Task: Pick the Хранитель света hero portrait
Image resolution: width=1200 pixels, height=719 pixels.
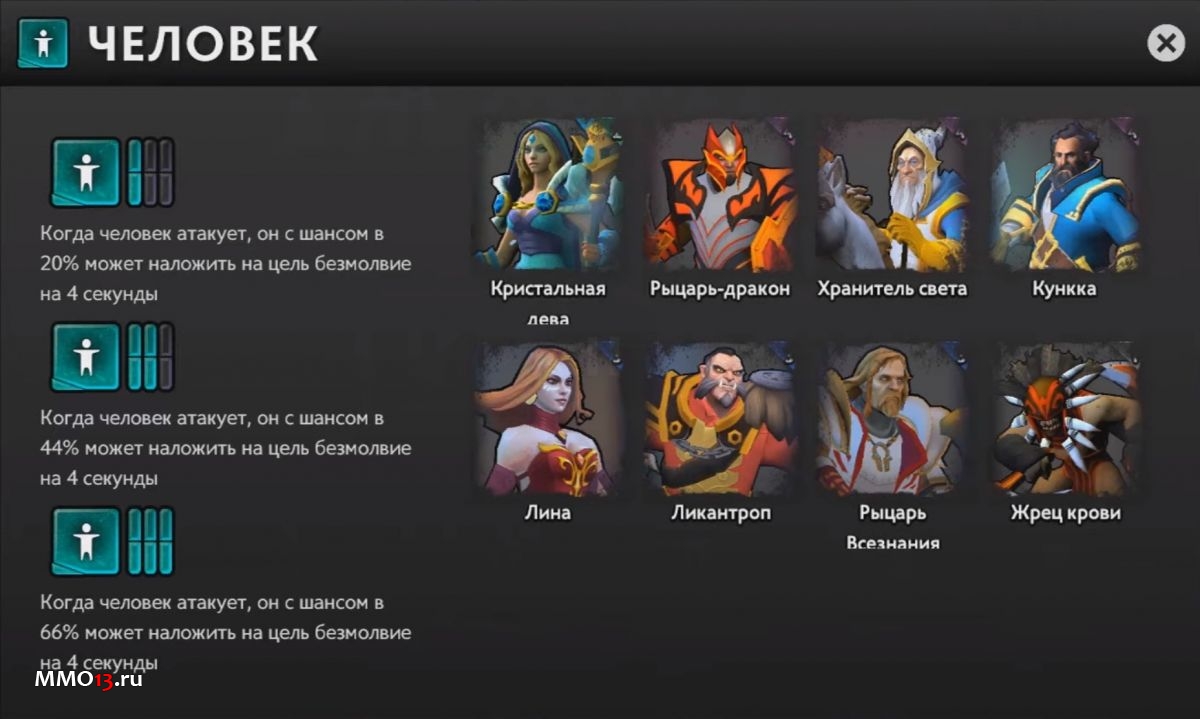Action: point(892,193)
